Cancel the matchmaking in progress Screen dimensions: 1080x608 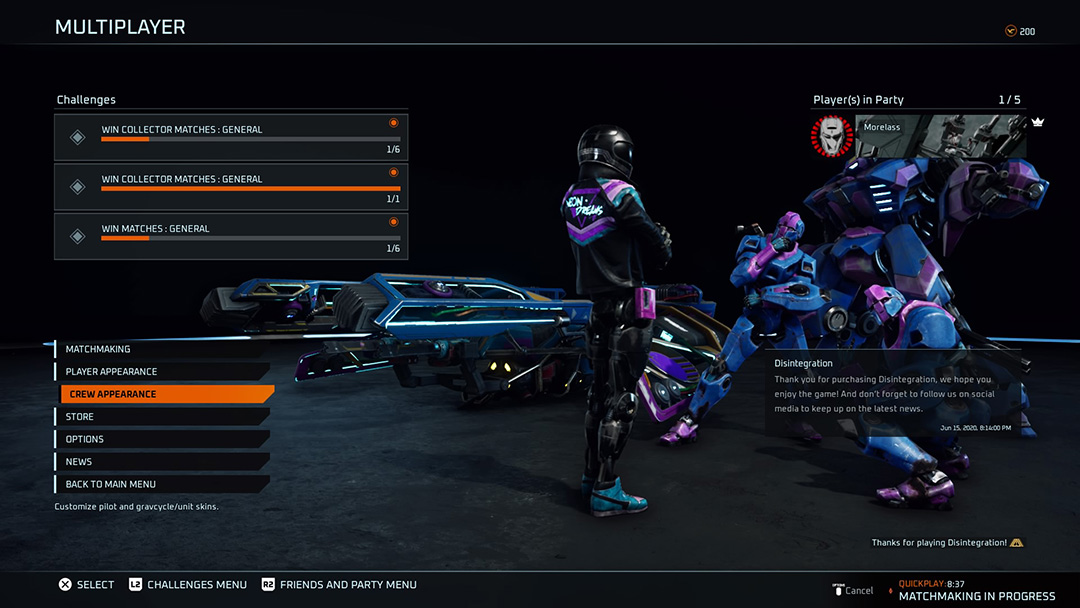tap(853, 590)
